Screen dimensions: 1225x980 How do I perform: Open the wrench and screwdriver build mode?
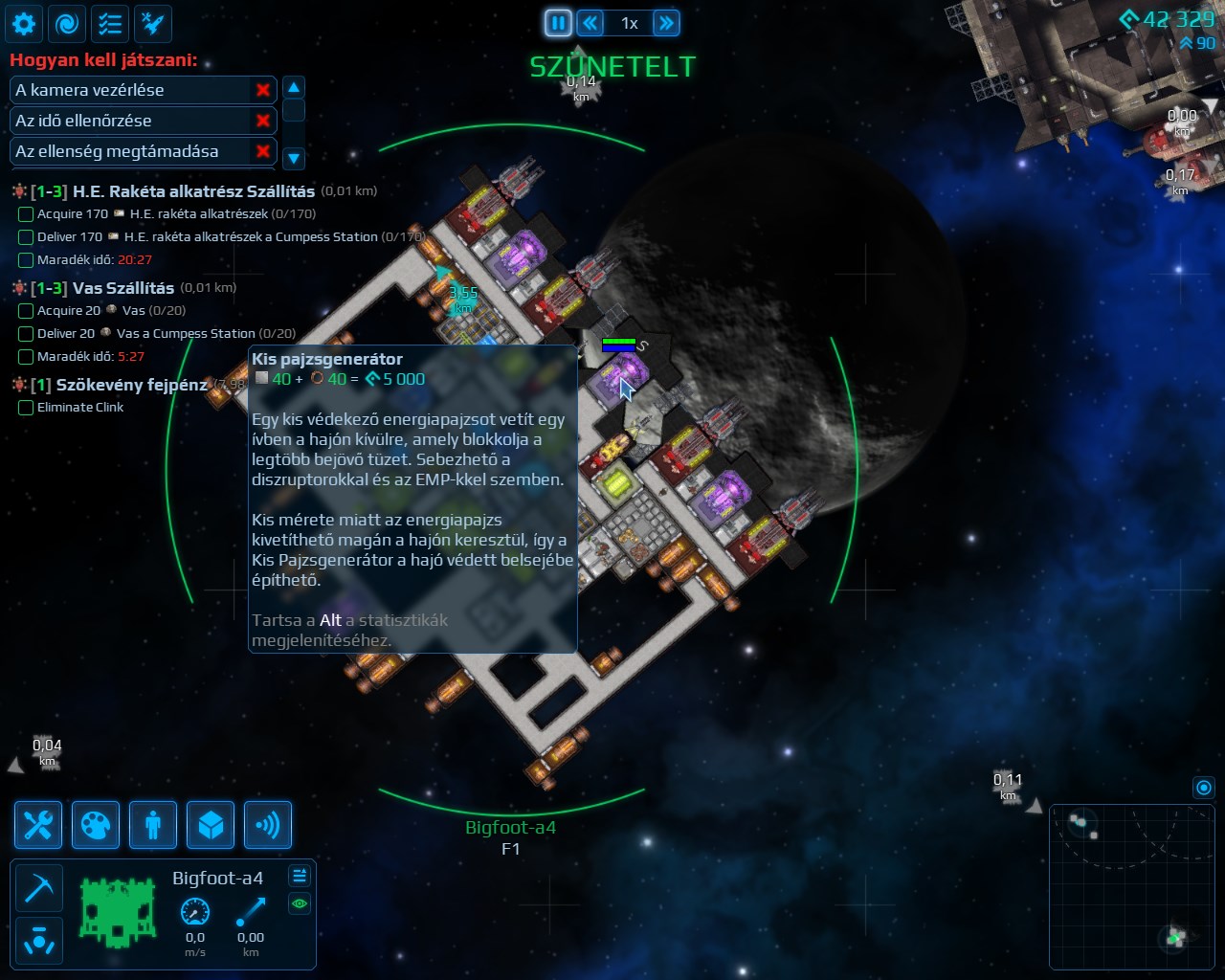point(38,825)
